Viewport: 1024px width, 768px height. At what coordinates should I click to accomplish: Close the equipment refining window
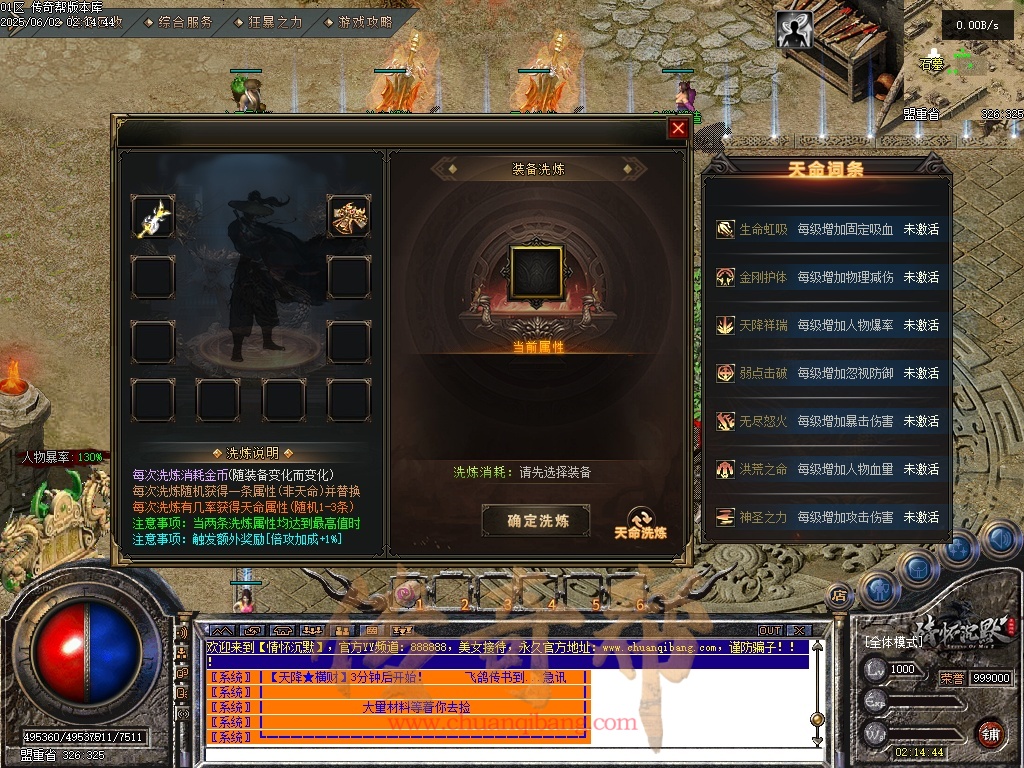tap(678, 128)
